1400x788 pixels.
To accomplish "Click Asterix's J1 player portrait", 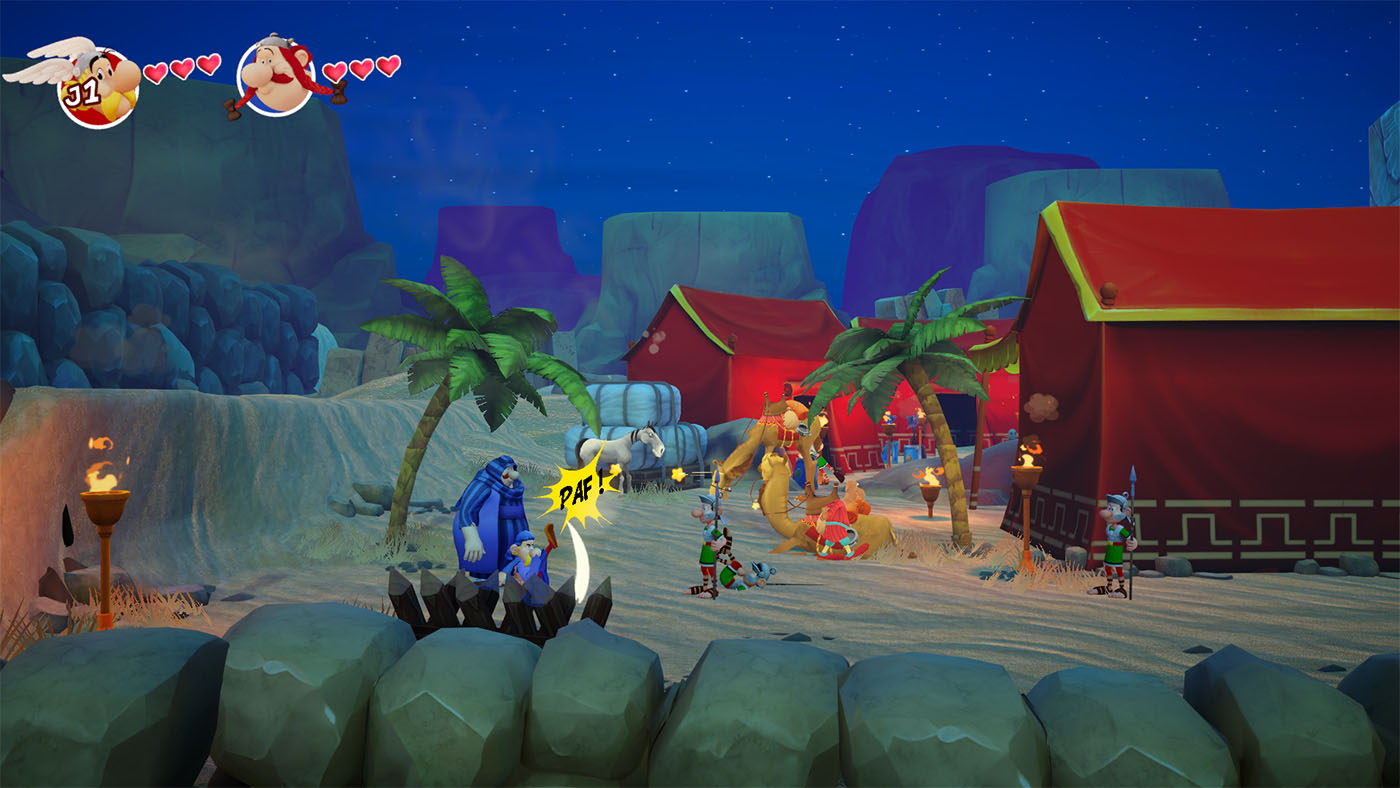I will (97, 85).
